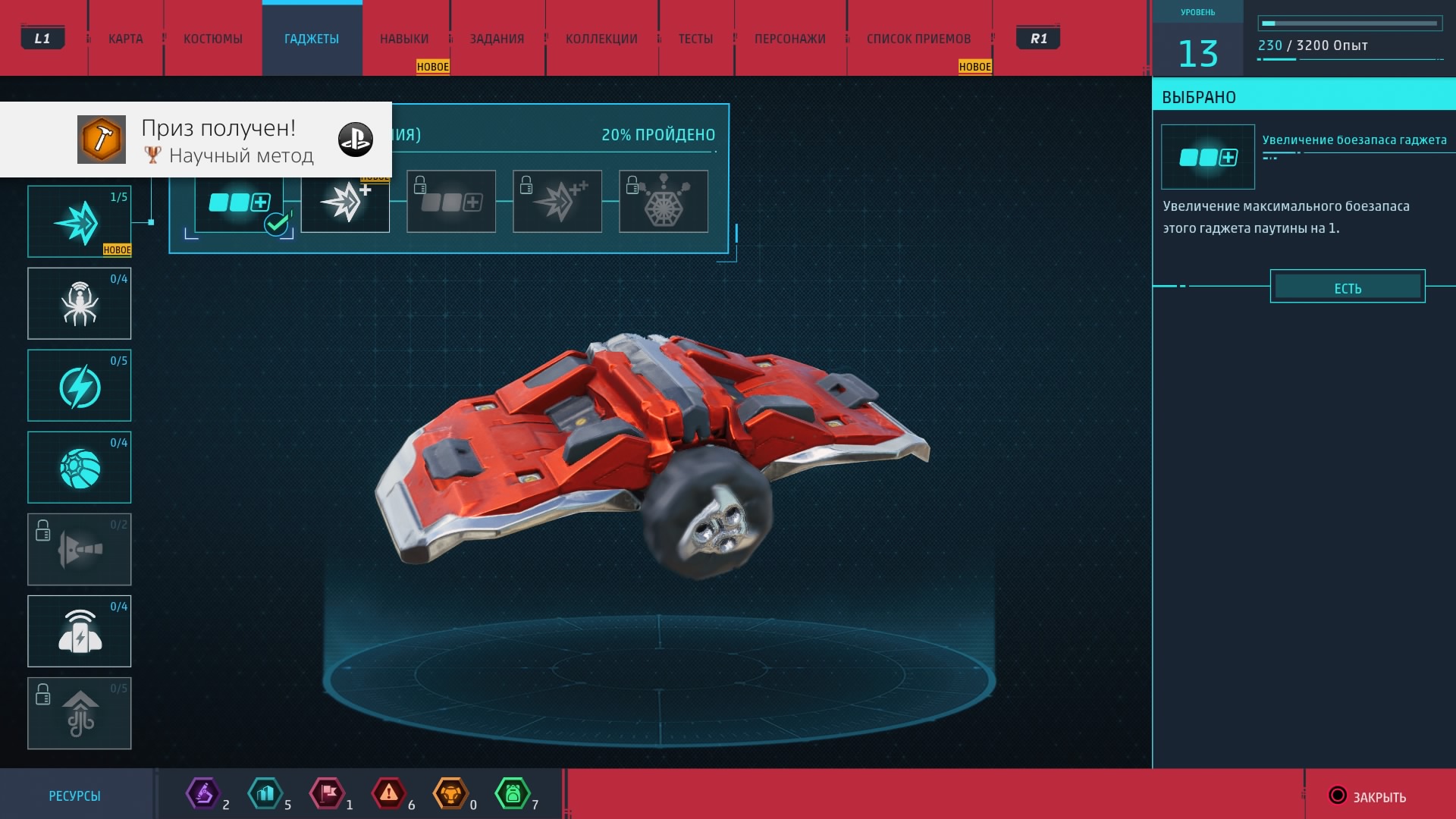The image size is (1456, 819).
Task: View the СПИСОК ПРИЕМОВ tab
Action: [x=918, y=39]
